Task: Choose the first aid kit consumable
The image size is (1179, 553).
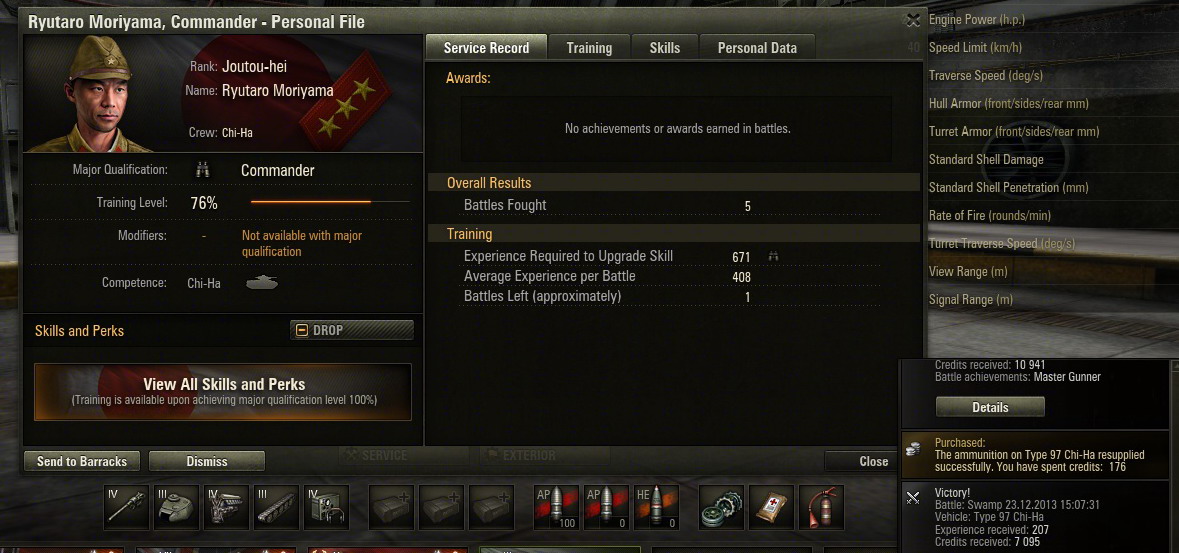Action: [771, 507]
